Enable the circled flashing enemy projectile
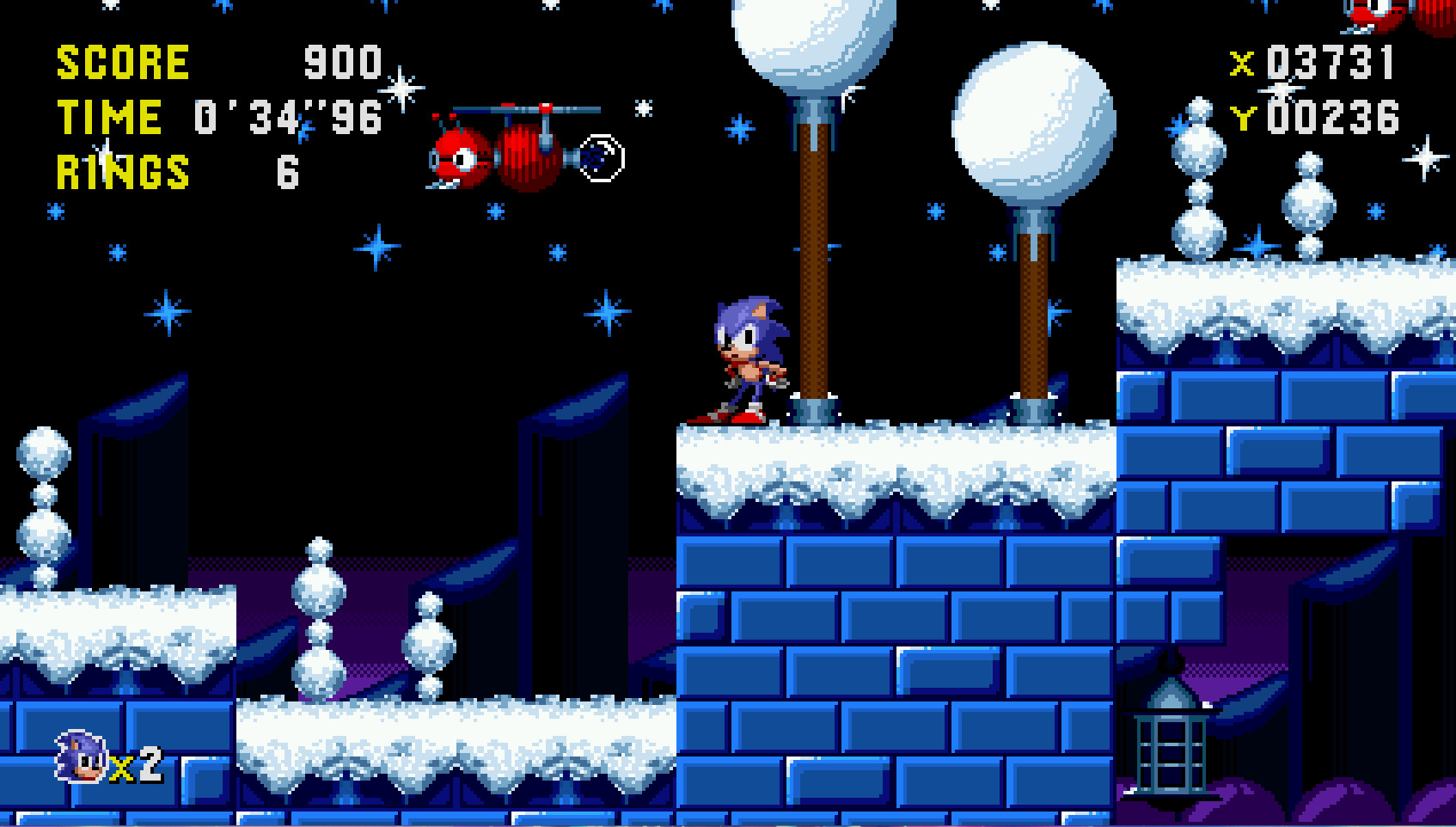Image resolution: width=1456 pixels, height=827 pixels. coord(601,158)
